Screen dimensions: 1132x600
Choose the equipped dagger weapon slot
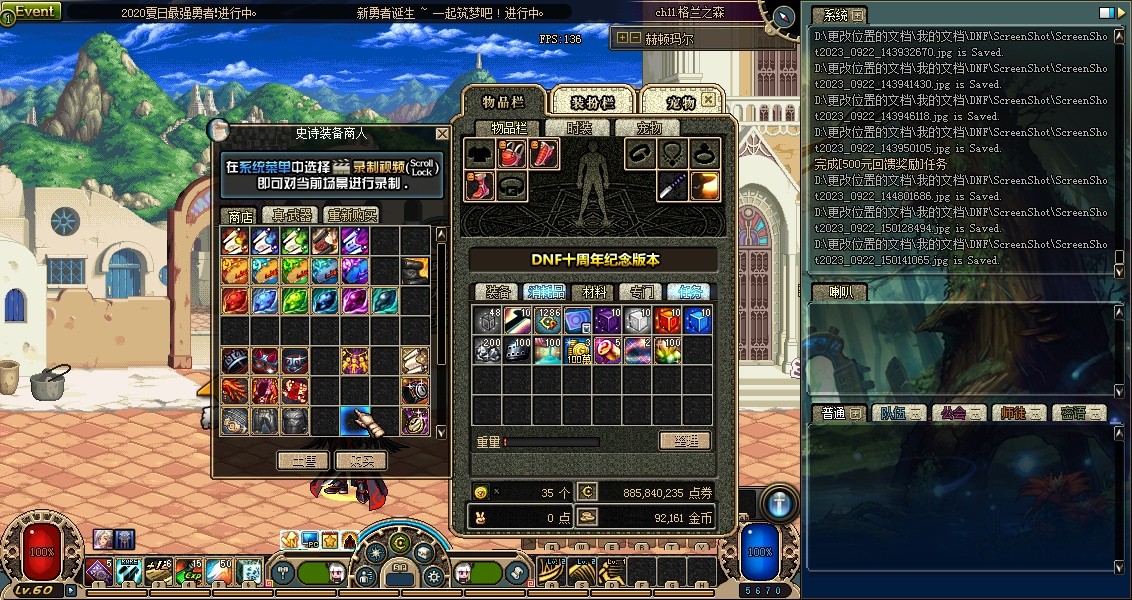(673, 186)
